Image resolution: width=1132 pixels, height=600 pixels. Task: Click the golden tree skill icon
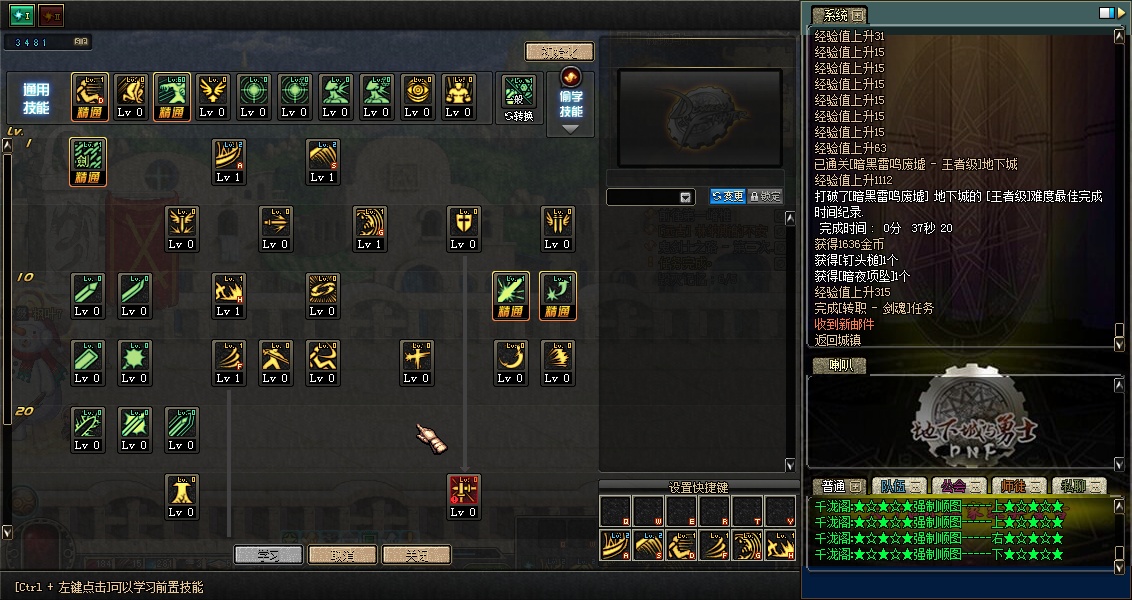pos(182,497)
